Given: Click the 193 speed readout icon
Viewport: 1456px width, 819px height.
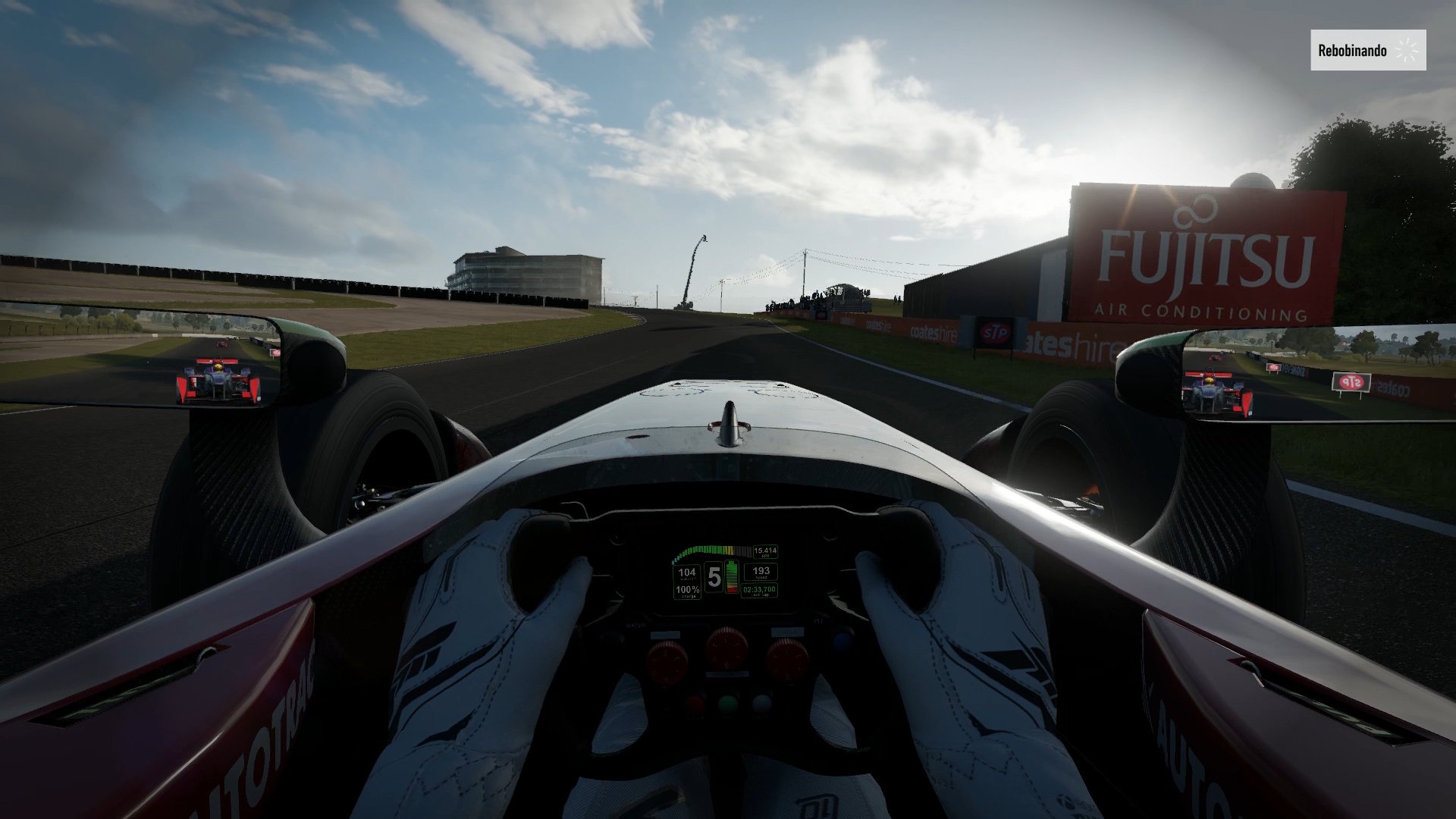Looking at the screenshot, I should (761, 573).
